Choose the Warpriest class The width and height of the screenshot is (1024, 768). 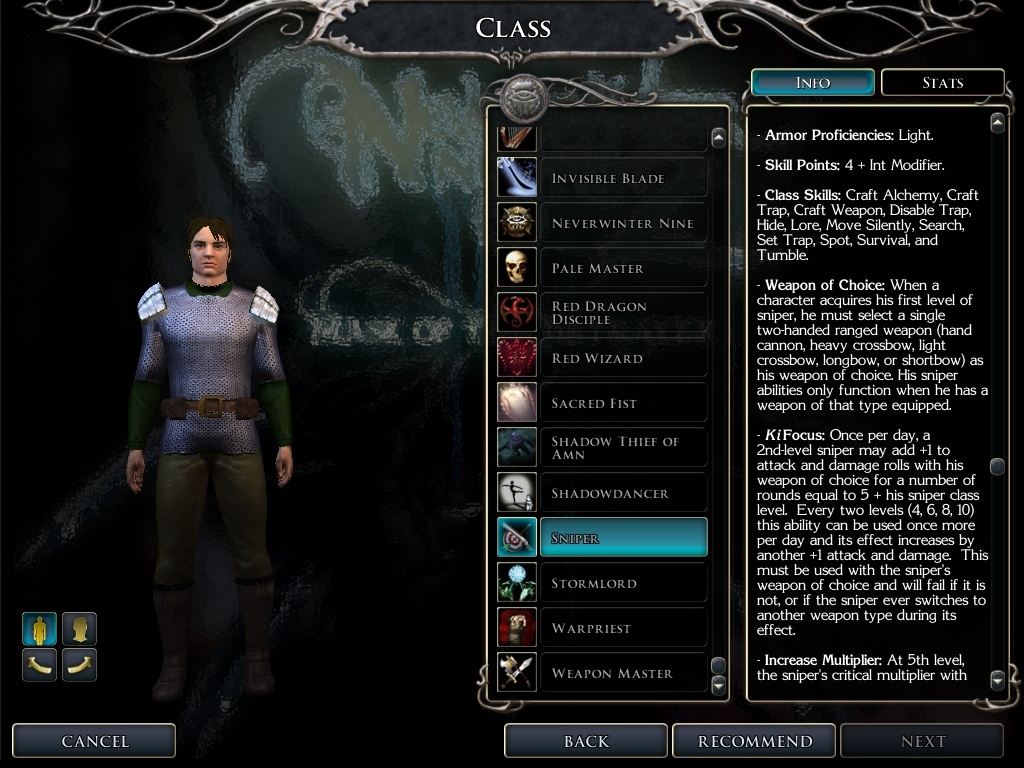[x=622, y=628]
